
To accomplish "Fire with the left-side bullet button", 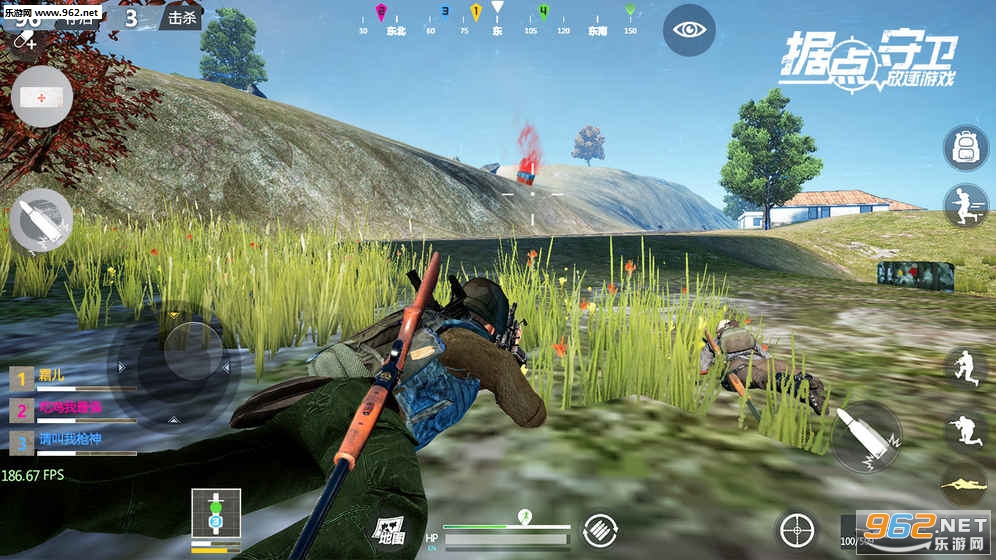I will [41, 220].
